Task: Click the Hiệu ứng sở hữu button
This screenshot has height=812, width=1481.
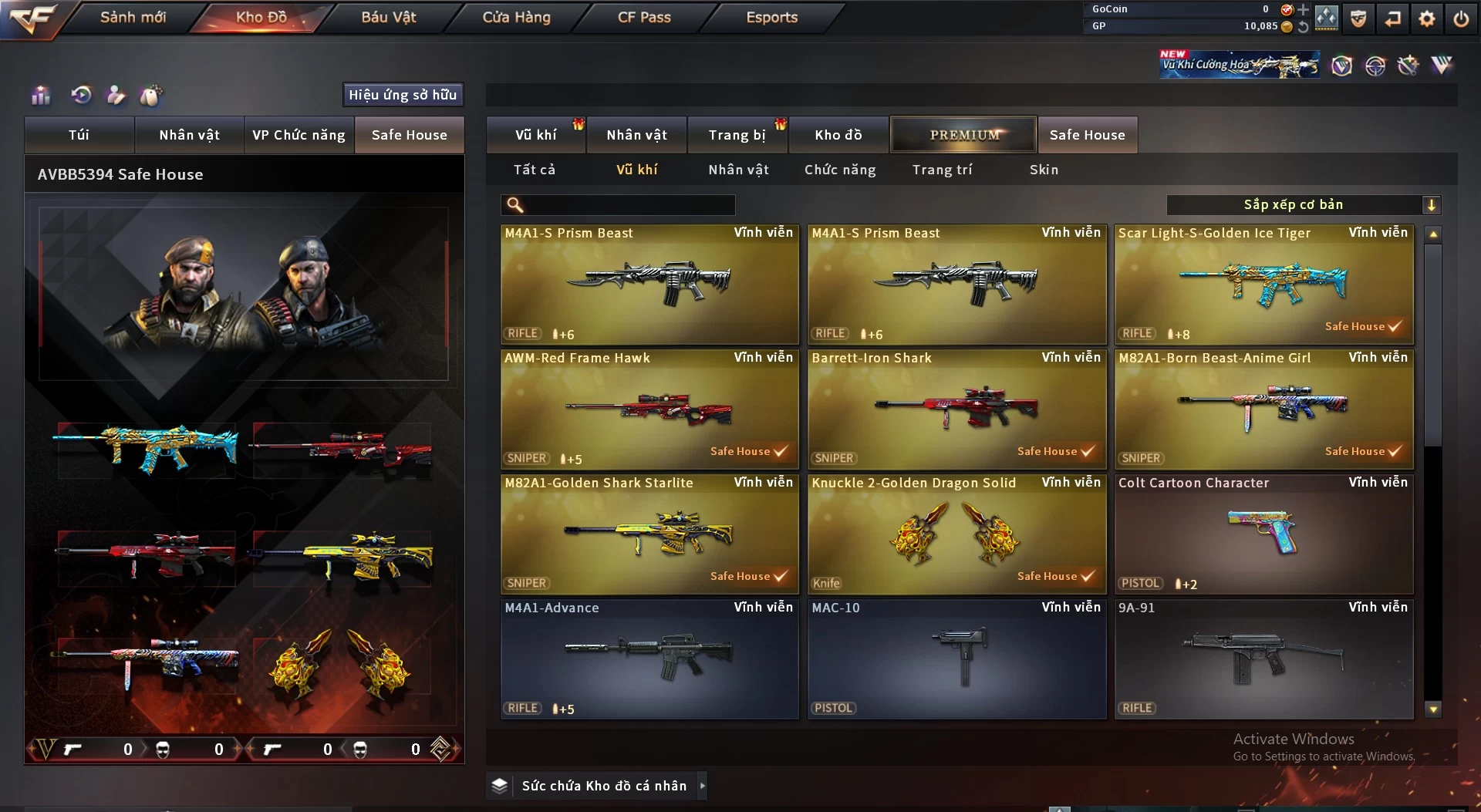Action: click(x=403, y=95)
